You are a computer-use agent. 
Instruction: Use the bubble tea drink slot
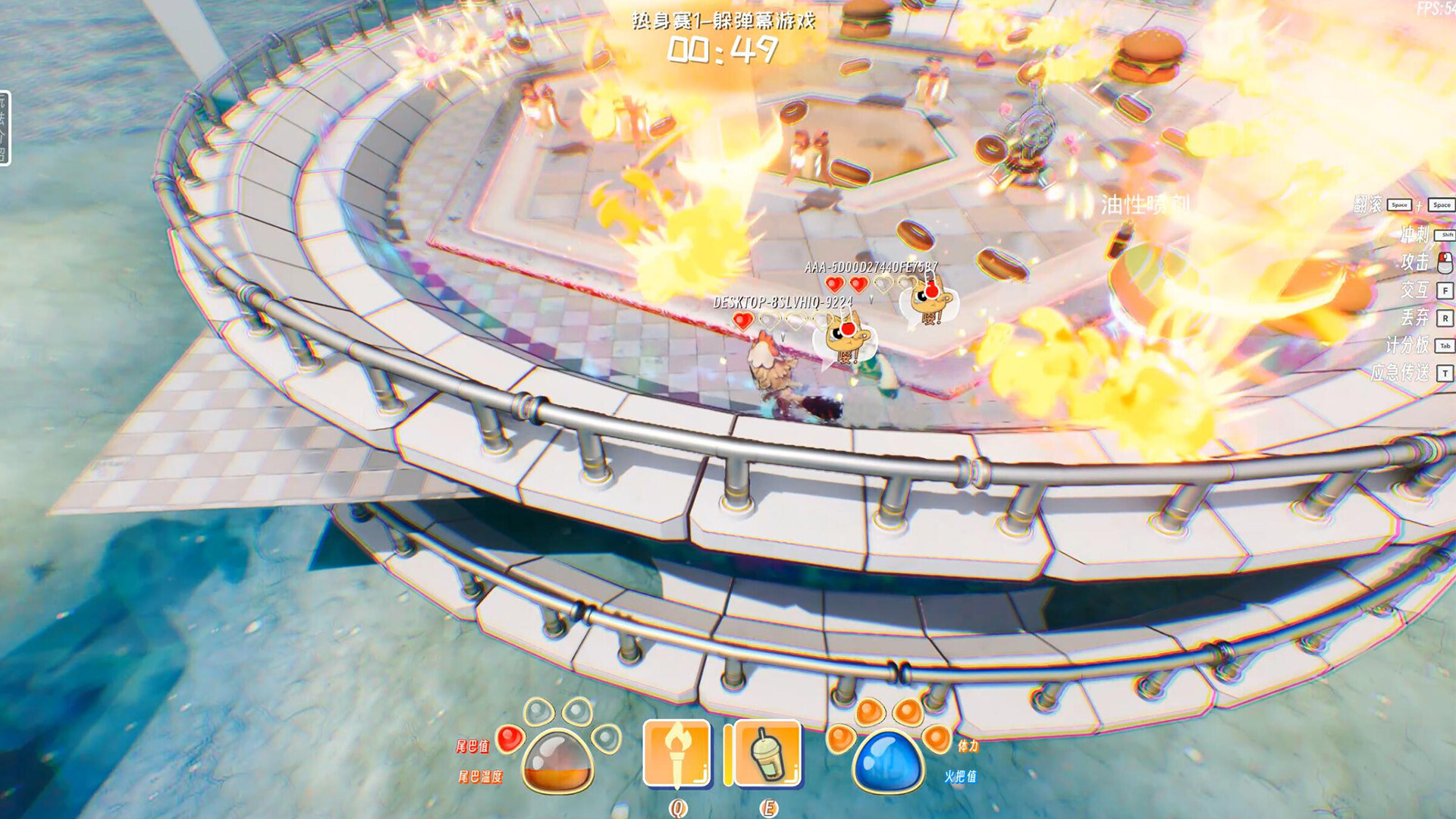(767, 754)
